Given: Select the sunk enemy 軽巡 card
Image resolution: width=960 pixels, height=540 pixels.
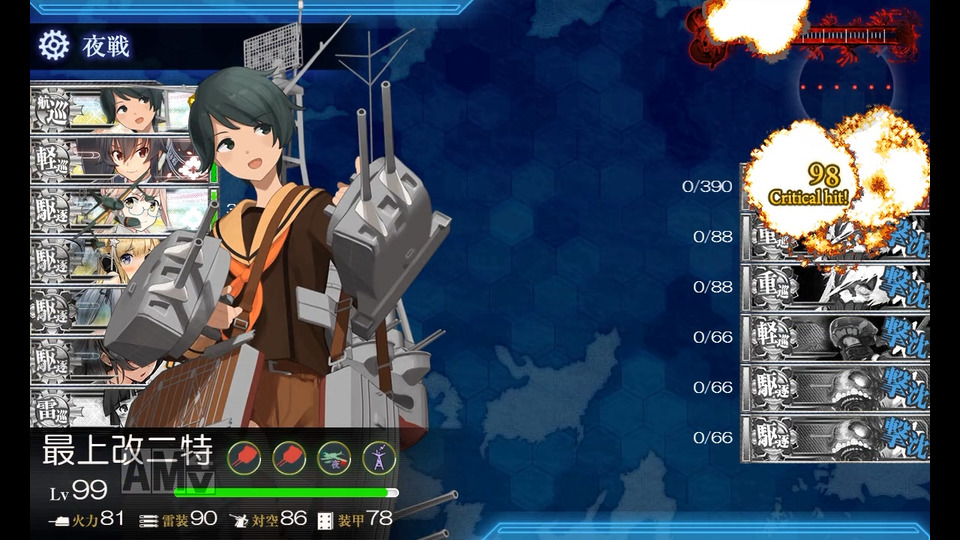Looking at the screenshot, I should tap(835, 338).
